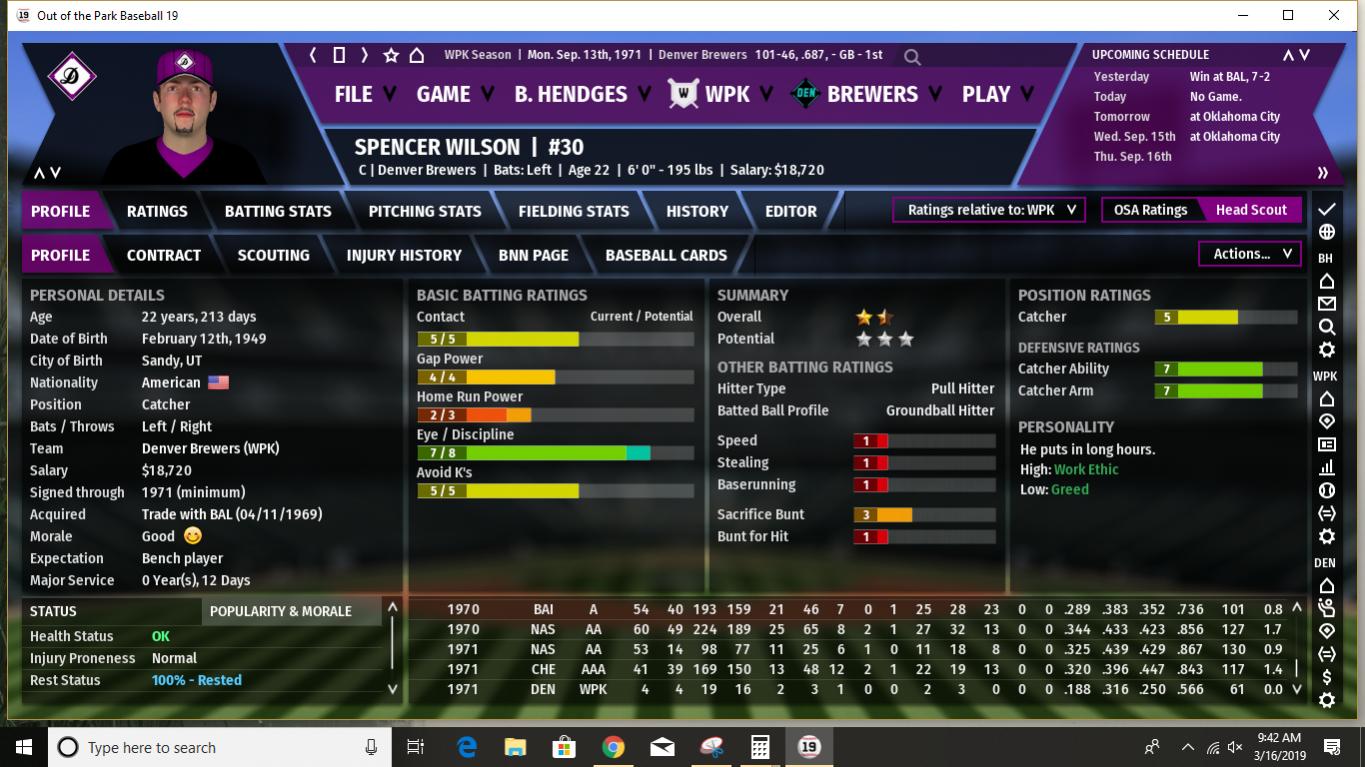Image resolution: width=1365 pixels, height=767 pixels.
Task: Toggle to OSA Ratings
Action: pyautogui.click(x=1150, y=210)
